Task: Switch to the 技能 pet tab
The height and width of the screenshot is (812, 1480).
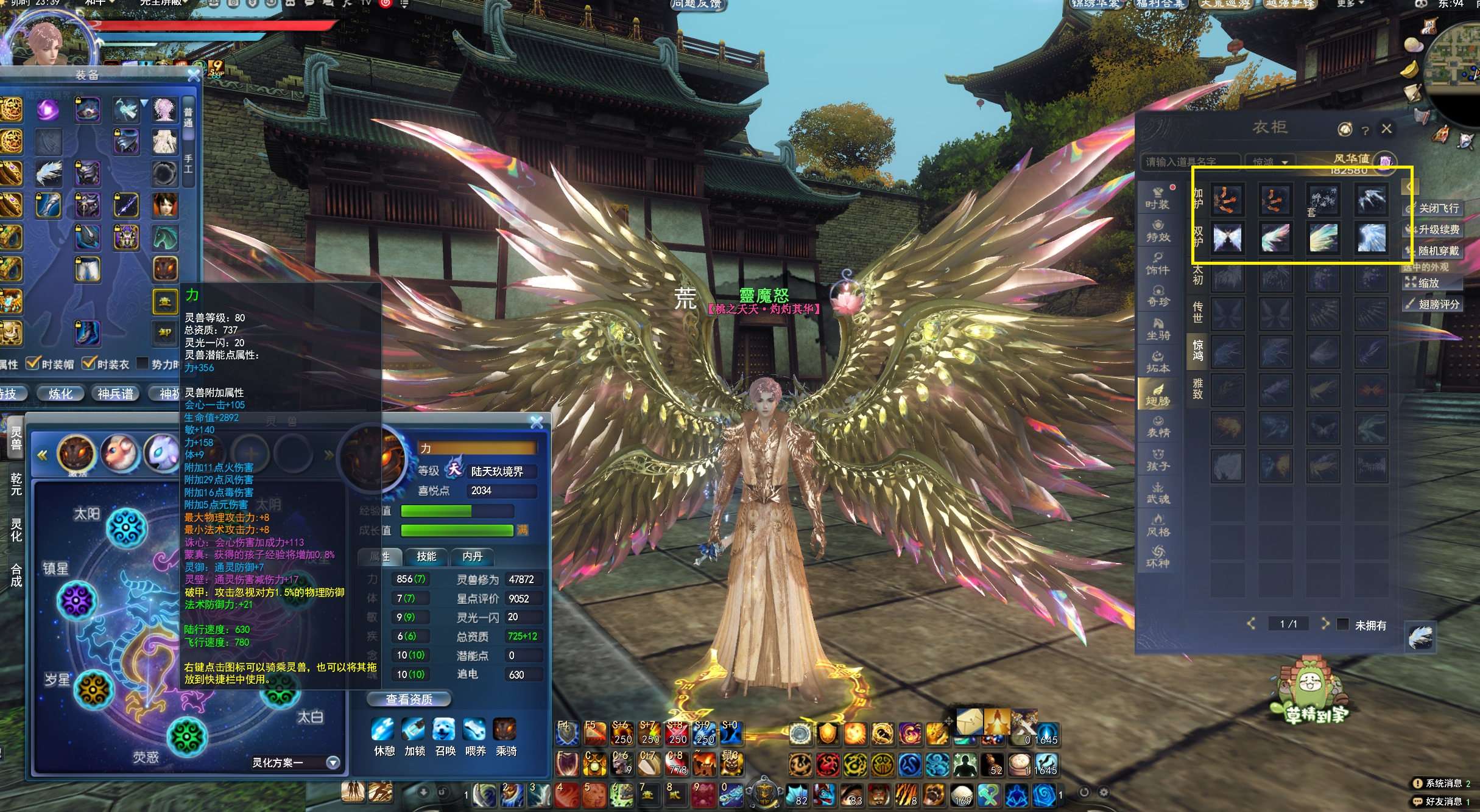Action: pos(426,556)
